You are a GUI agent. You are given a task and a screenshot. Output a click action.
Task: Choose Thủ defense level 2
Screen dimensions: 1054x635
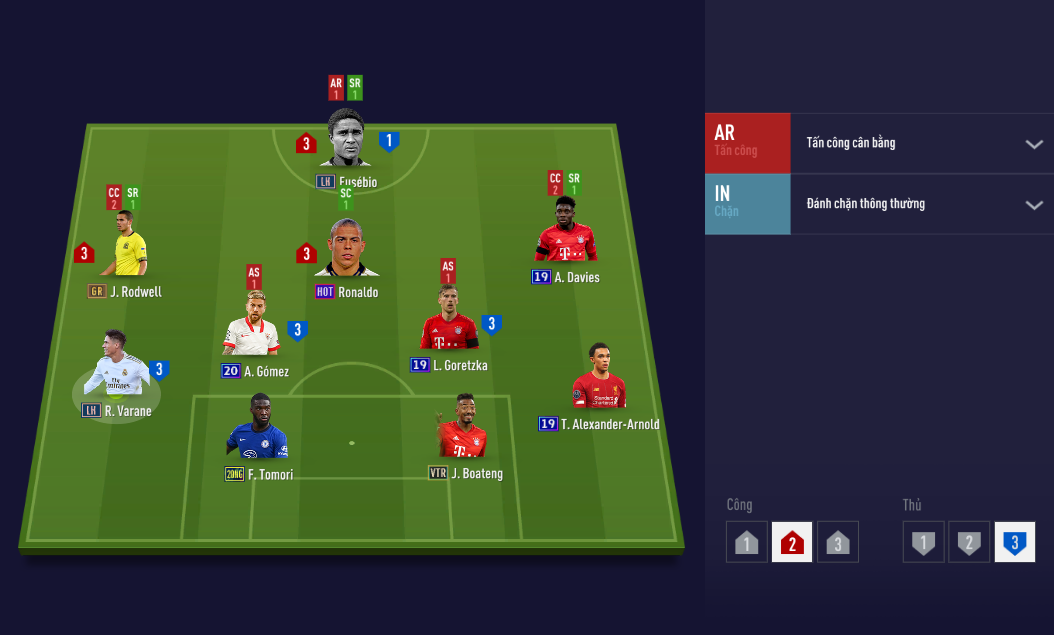click(969, 542)
